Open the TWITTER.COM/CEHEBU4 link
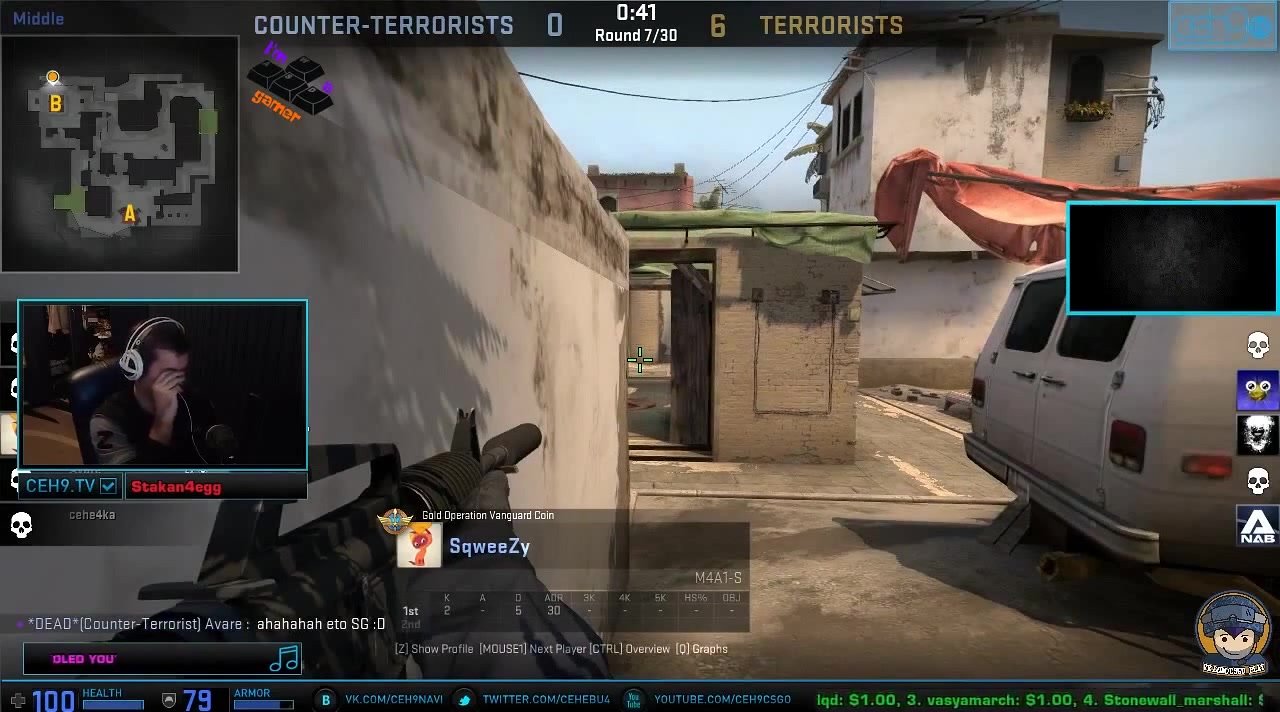Image resolution: width=1280 pixels, height=712 pixels. pos(545,700)
